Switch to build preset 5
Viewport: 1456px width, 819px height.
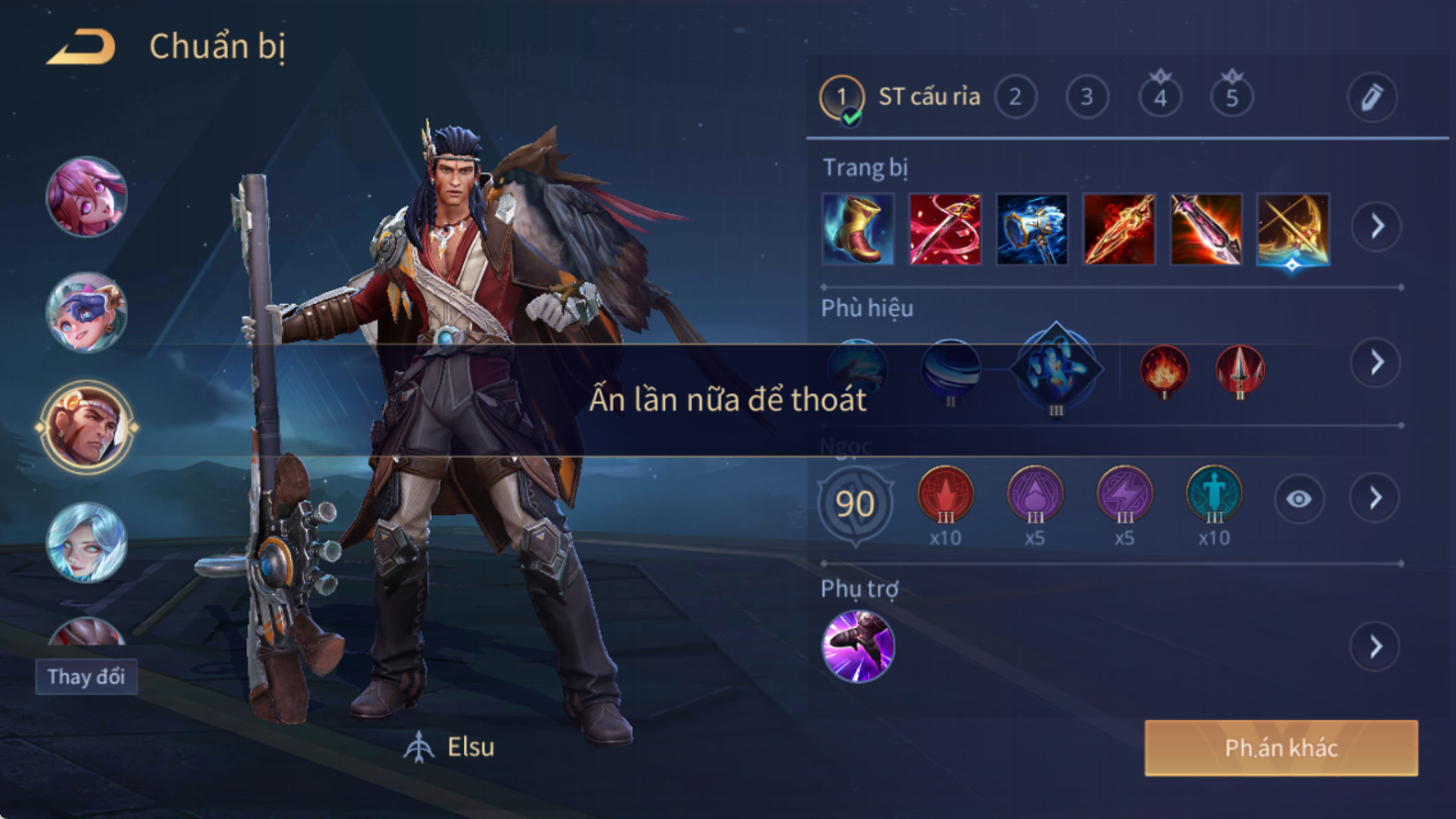click(x=1231, y=97)
